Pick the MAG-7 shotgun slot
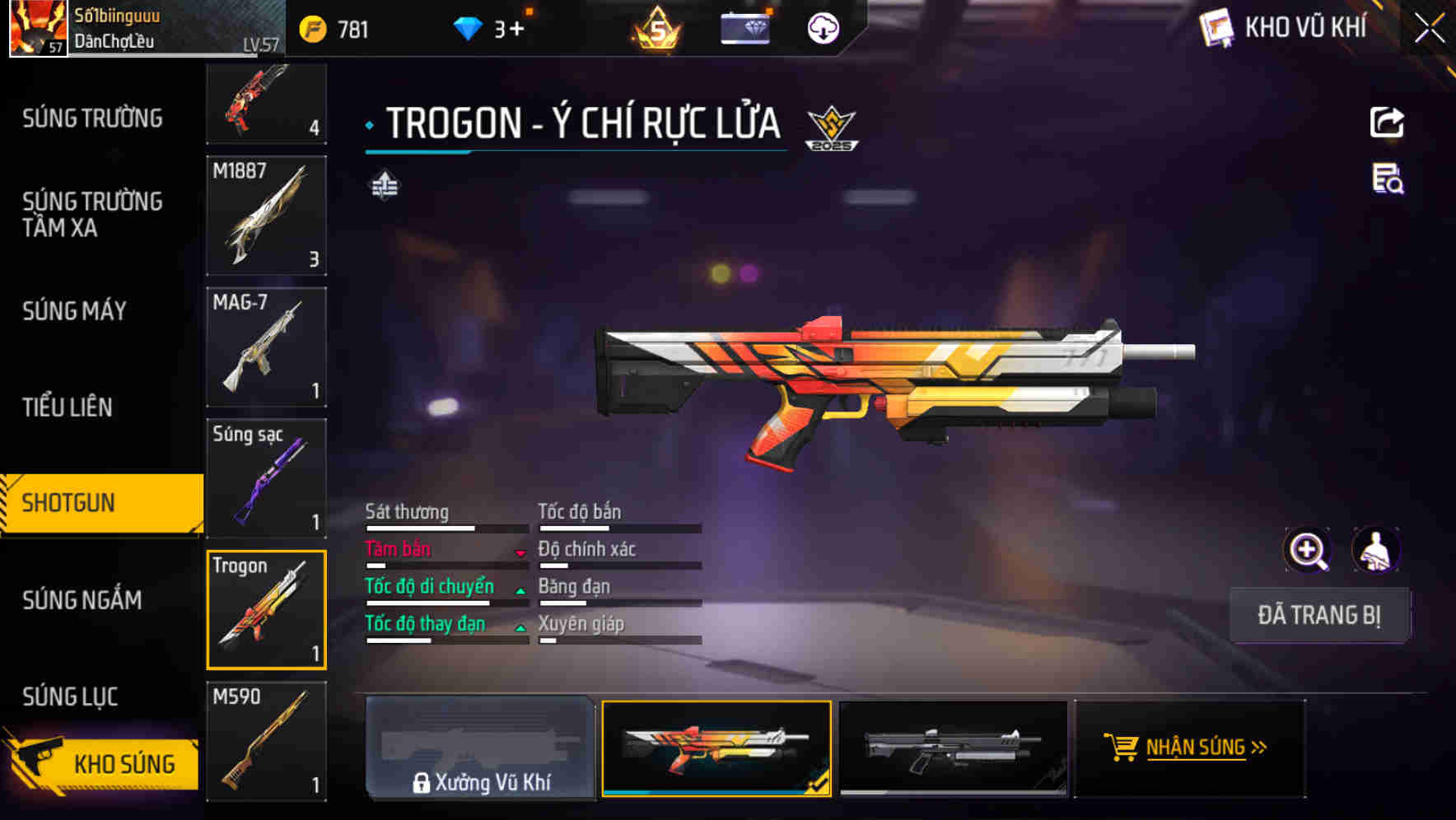Screen dimensions: 1456x820 pyautogui.click(x=266, y=347)
